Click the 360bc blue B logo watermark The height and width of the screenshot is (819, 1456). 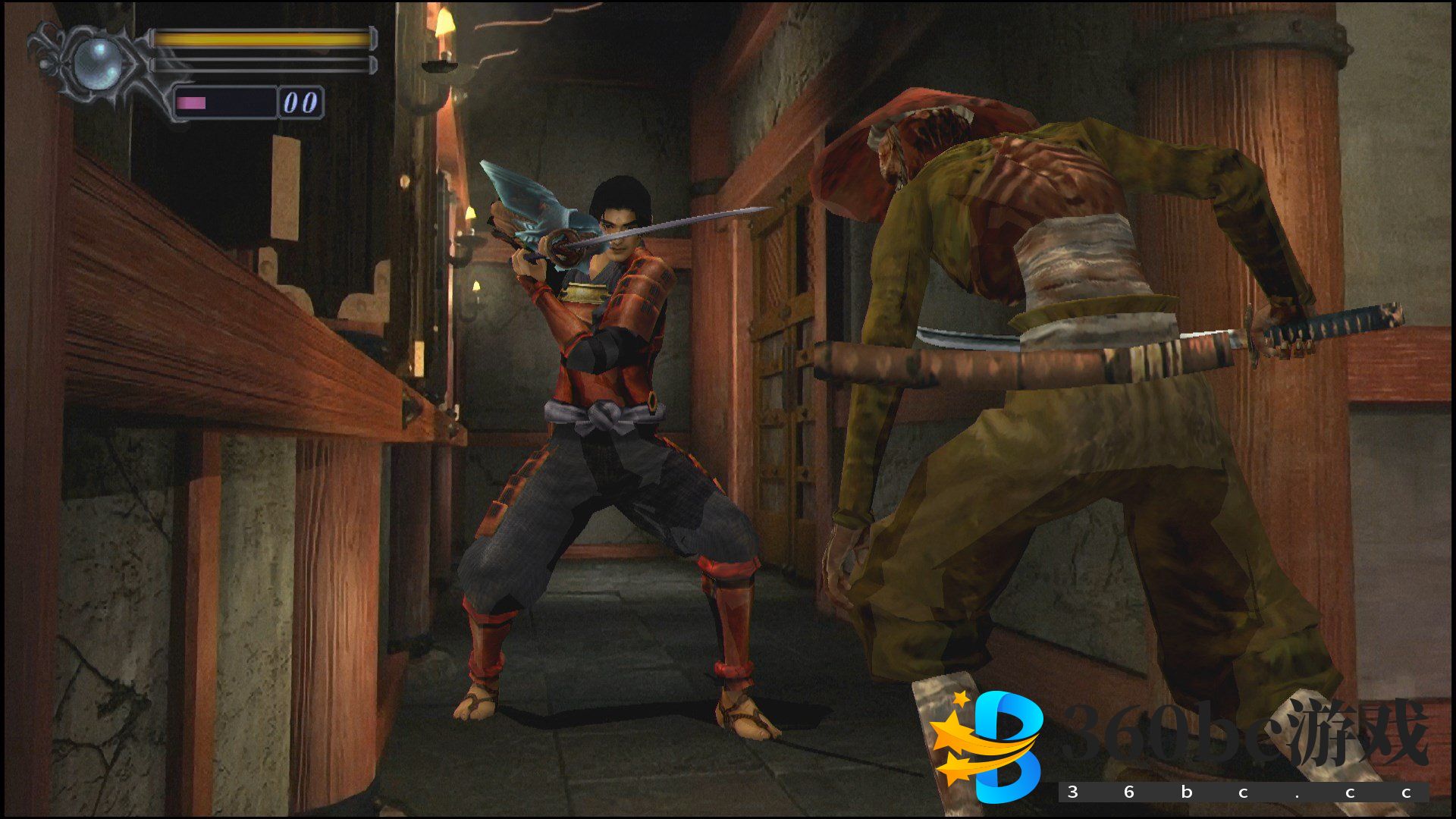(989, 746)
